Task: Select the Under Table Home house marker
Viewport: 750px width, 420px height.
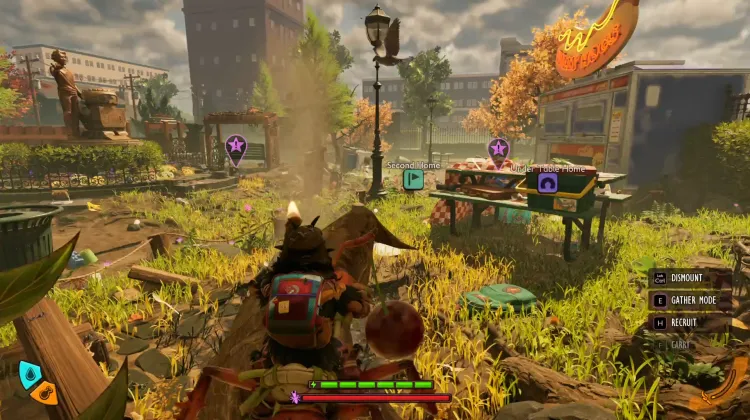Action: 547,182
